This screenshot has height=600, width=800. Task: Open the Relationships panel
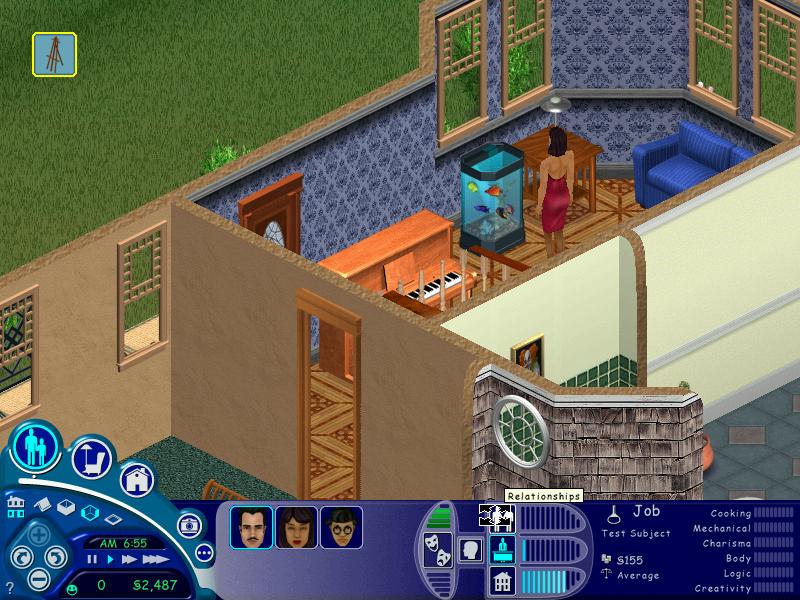click(x=497, y=516)
